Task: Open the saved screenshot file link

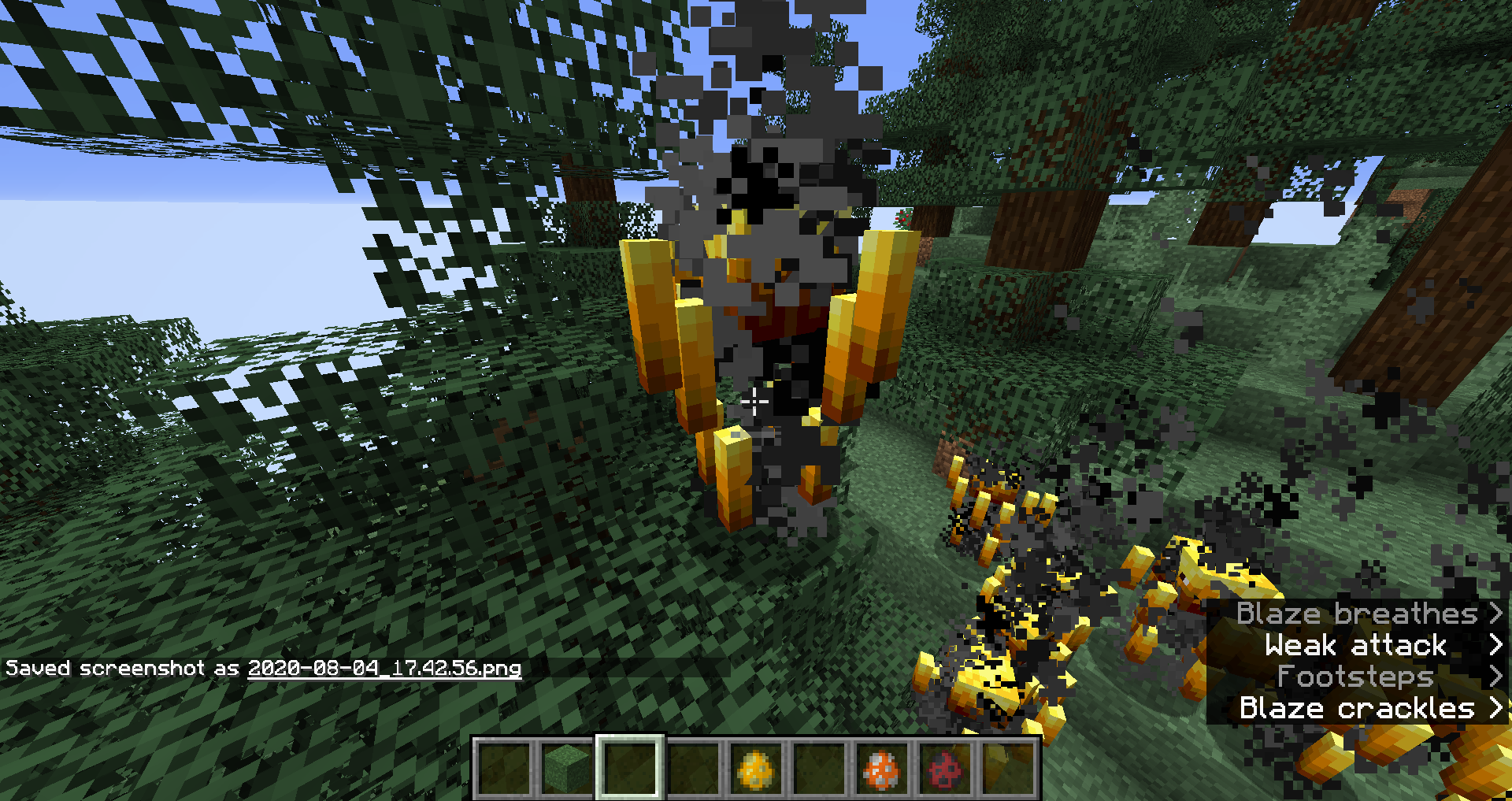Action: click(384, 669)
